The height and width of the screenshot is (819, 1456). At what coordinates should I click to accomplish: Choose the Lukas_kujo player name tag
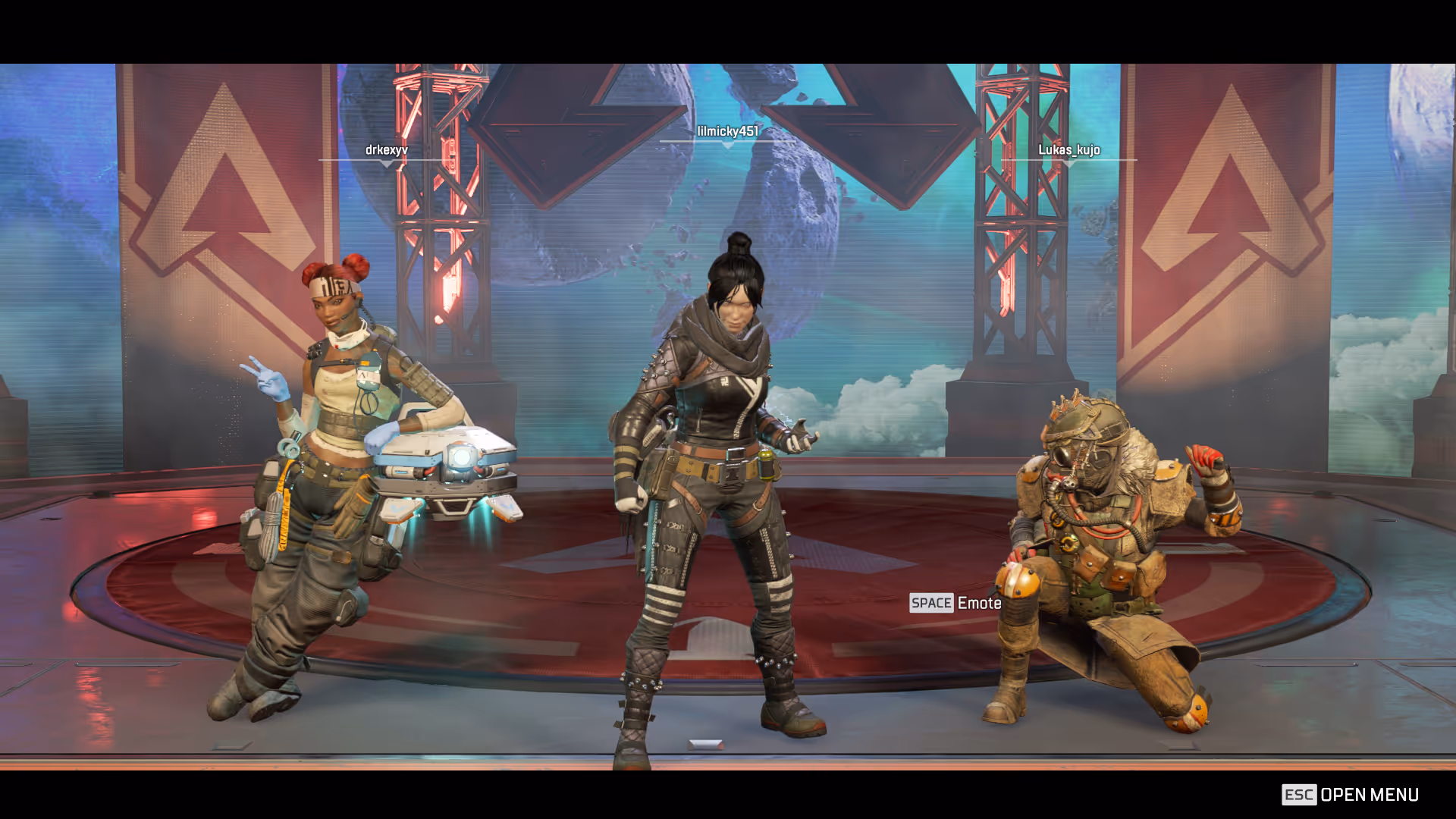pyautogui.click(x=1068, y=150)
